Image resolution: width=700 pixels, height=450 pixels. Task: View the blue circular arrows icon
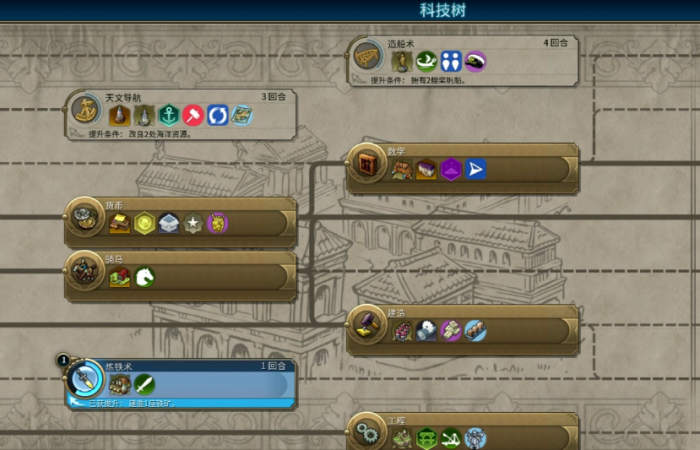coord(218,115)
